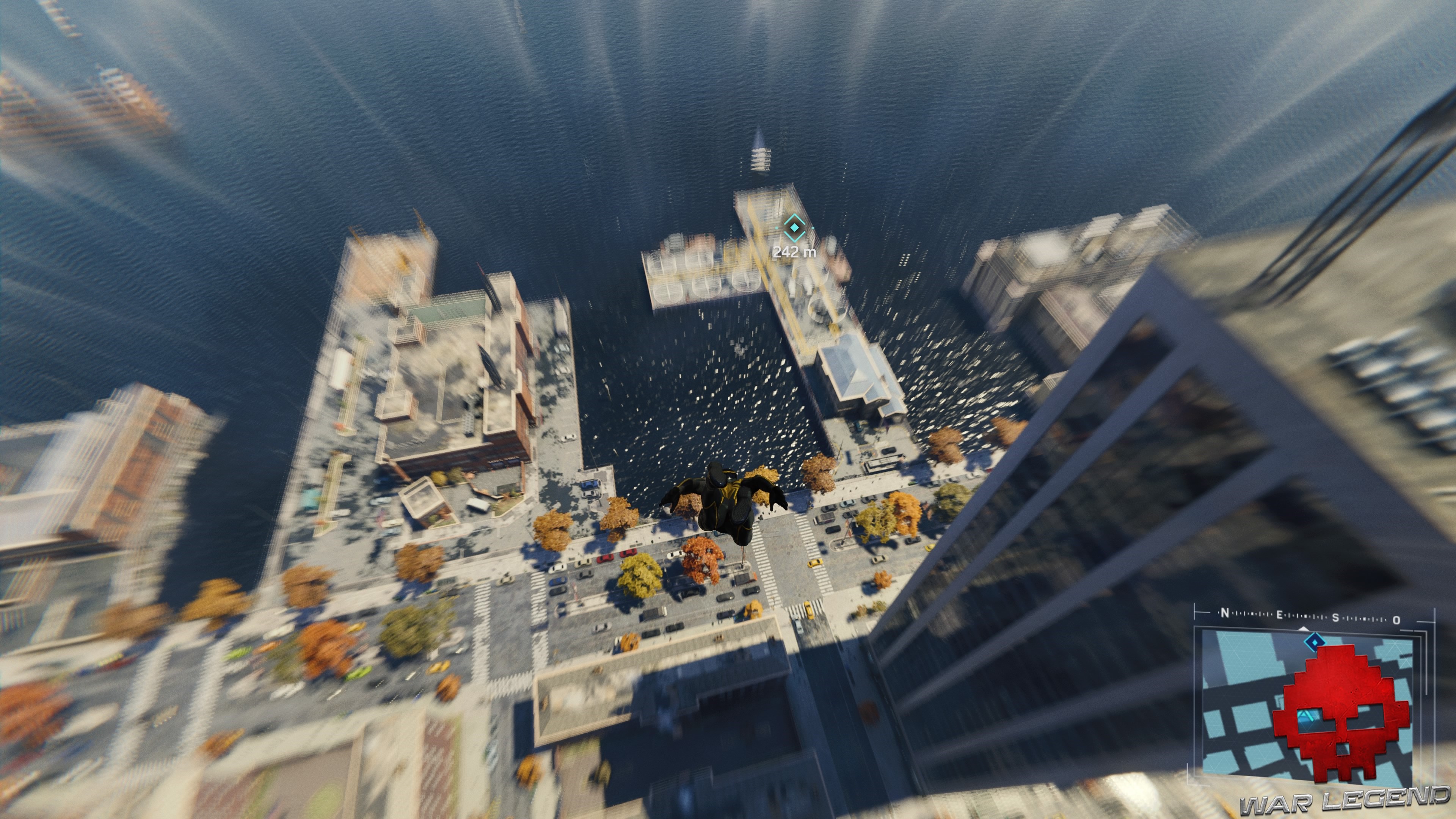Viewport: 1456px width, 819px height.
Task: Click the E heading on the compass strip
Action: (x=1280, y=615)
